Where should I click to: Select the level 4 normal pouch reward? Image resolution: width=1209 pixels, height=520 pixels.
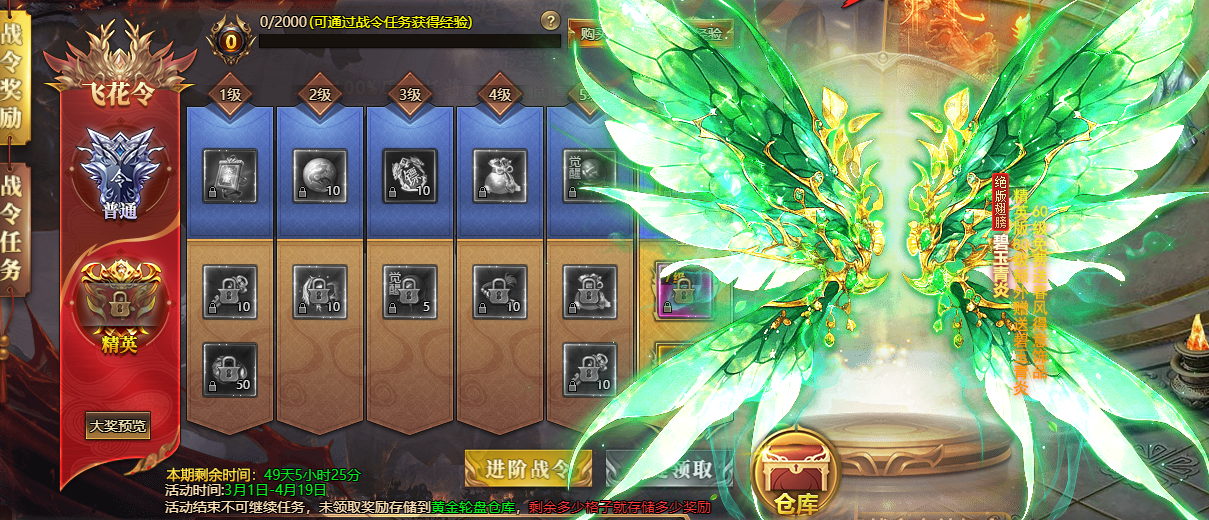(500, 176)
